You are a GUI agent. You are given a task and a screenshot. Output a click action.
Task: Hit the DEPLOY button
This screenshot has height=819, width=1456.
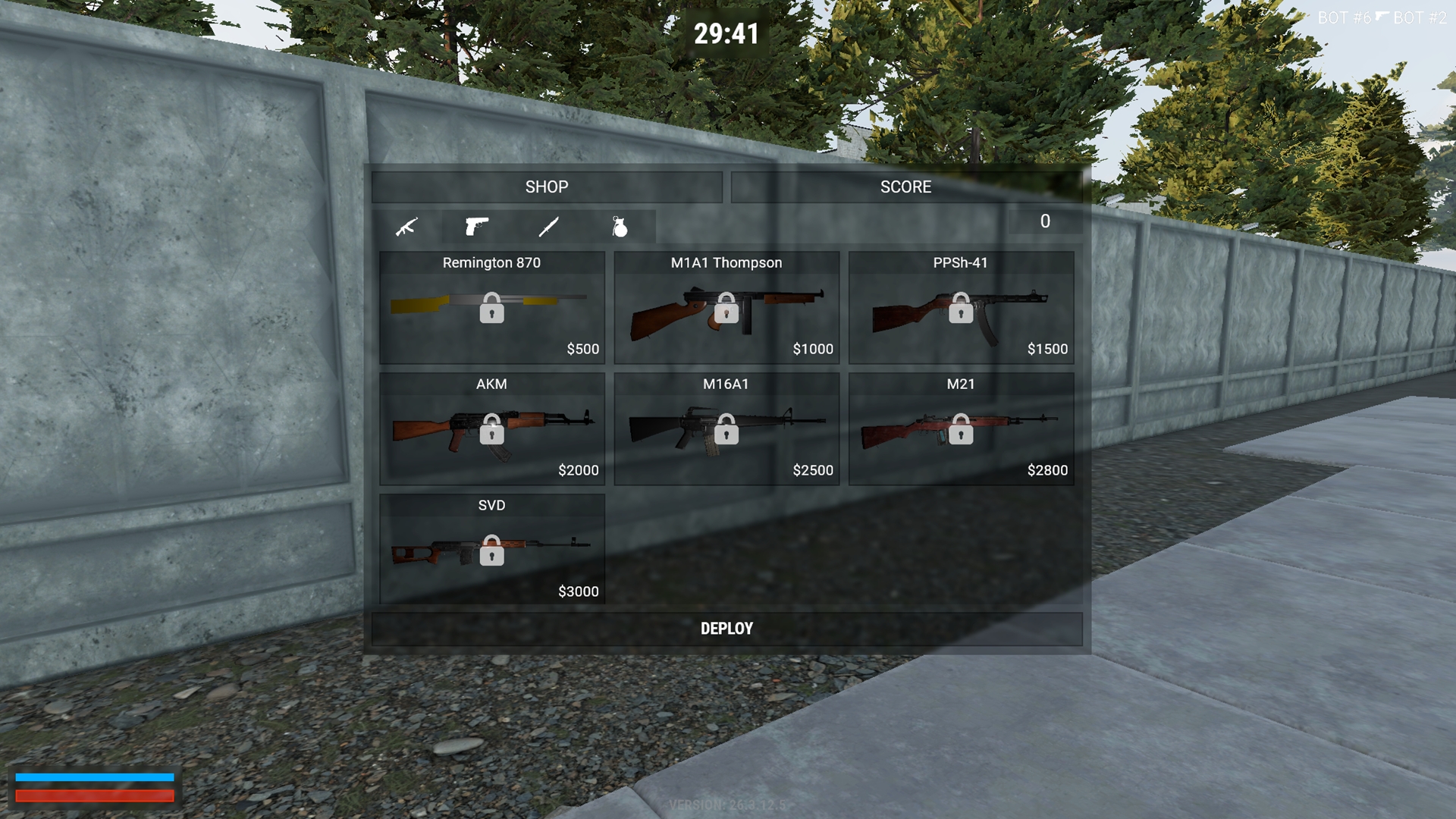pyautogui.click(x=726, y=629)
